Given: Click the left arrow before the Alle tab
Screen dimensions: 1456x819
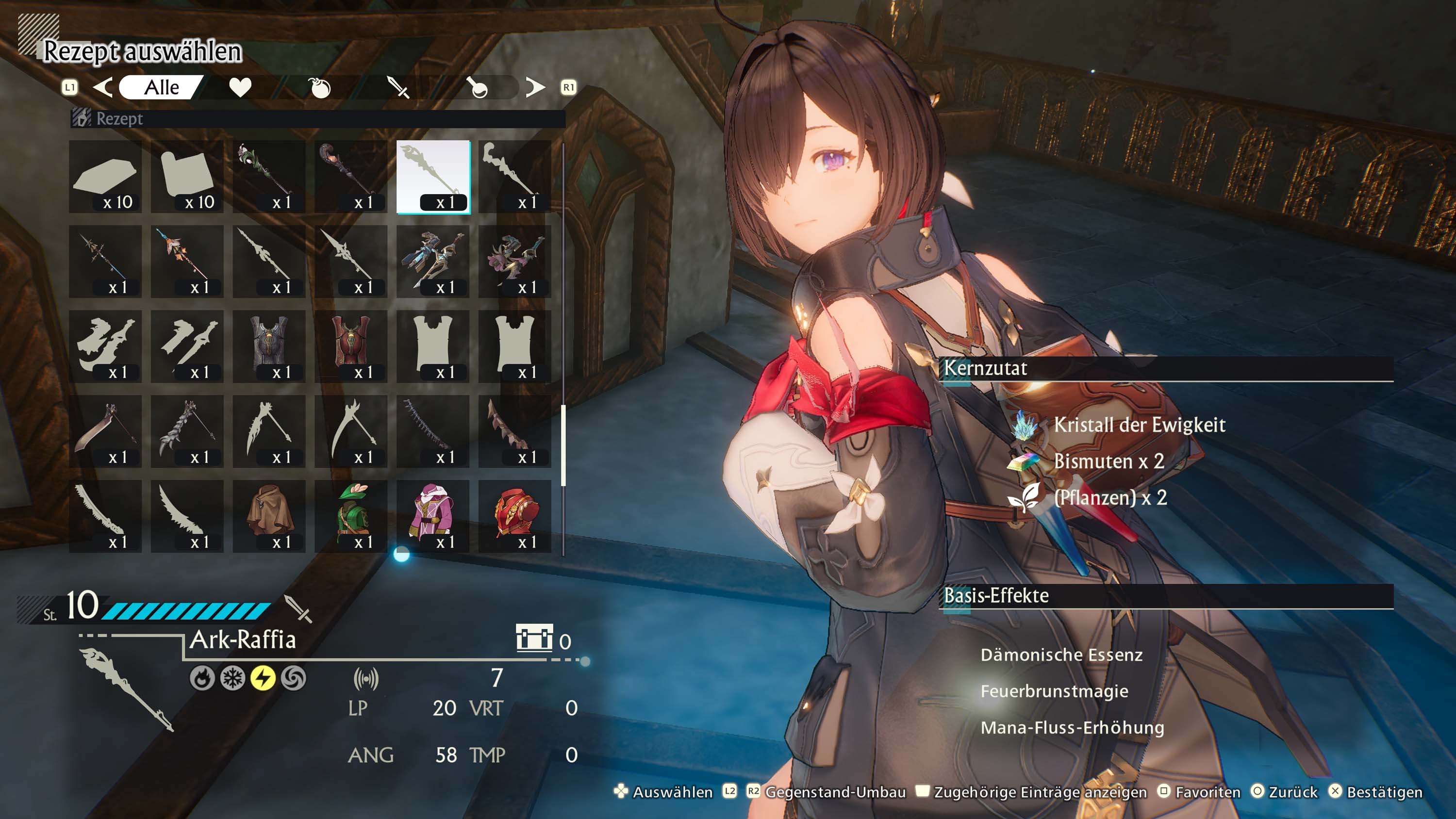Looking at the screenshot, I should [x=102, y=88].
